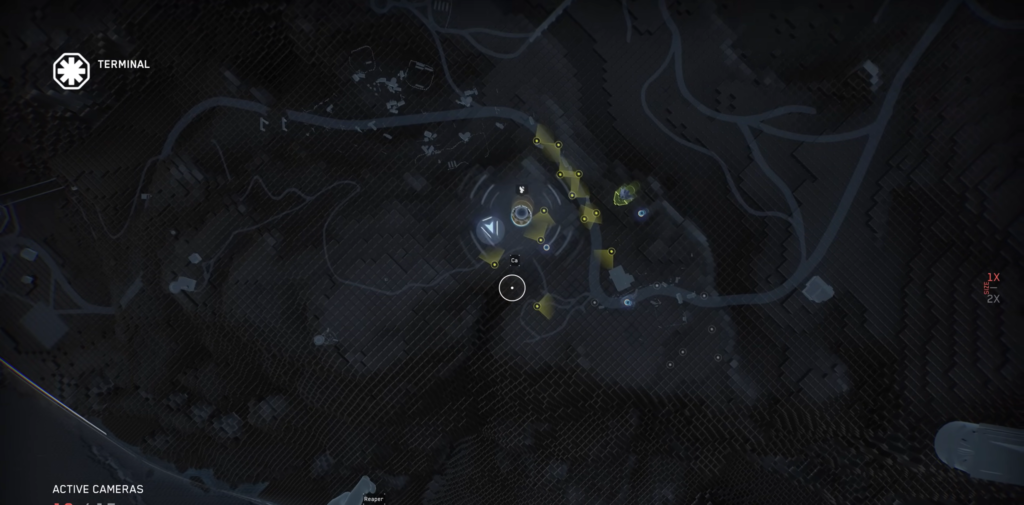Select the green outlined vehicle marker

(x=627, y=193)
